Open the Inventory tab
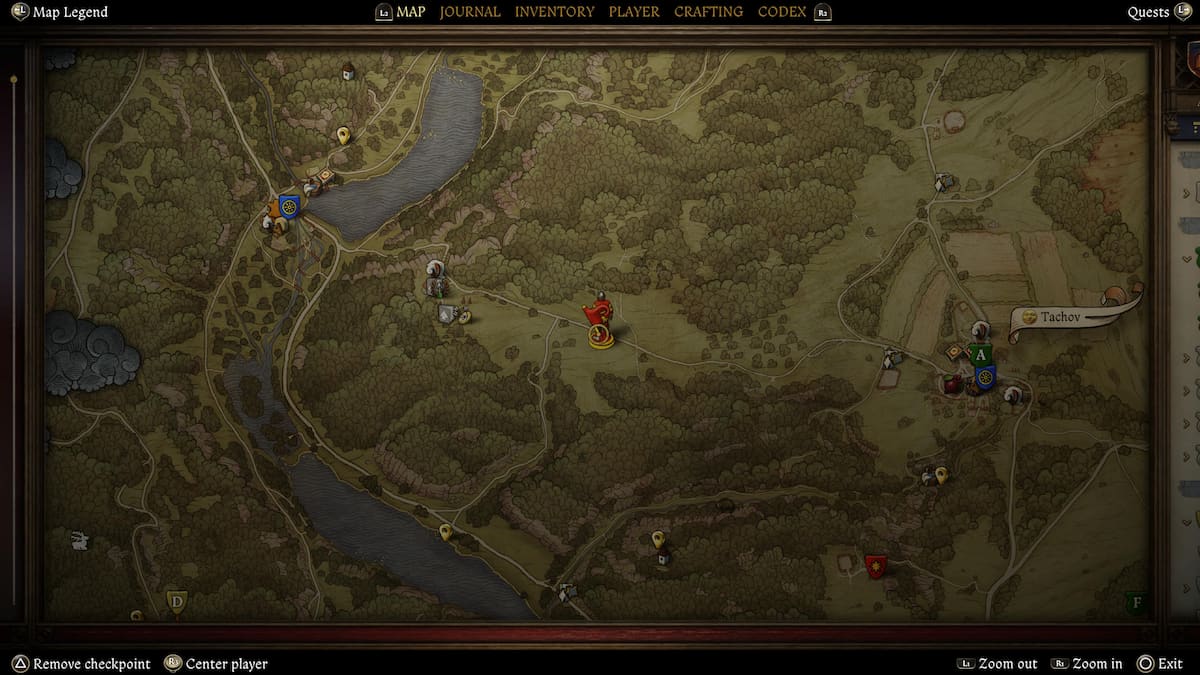 tap(554, 12)
